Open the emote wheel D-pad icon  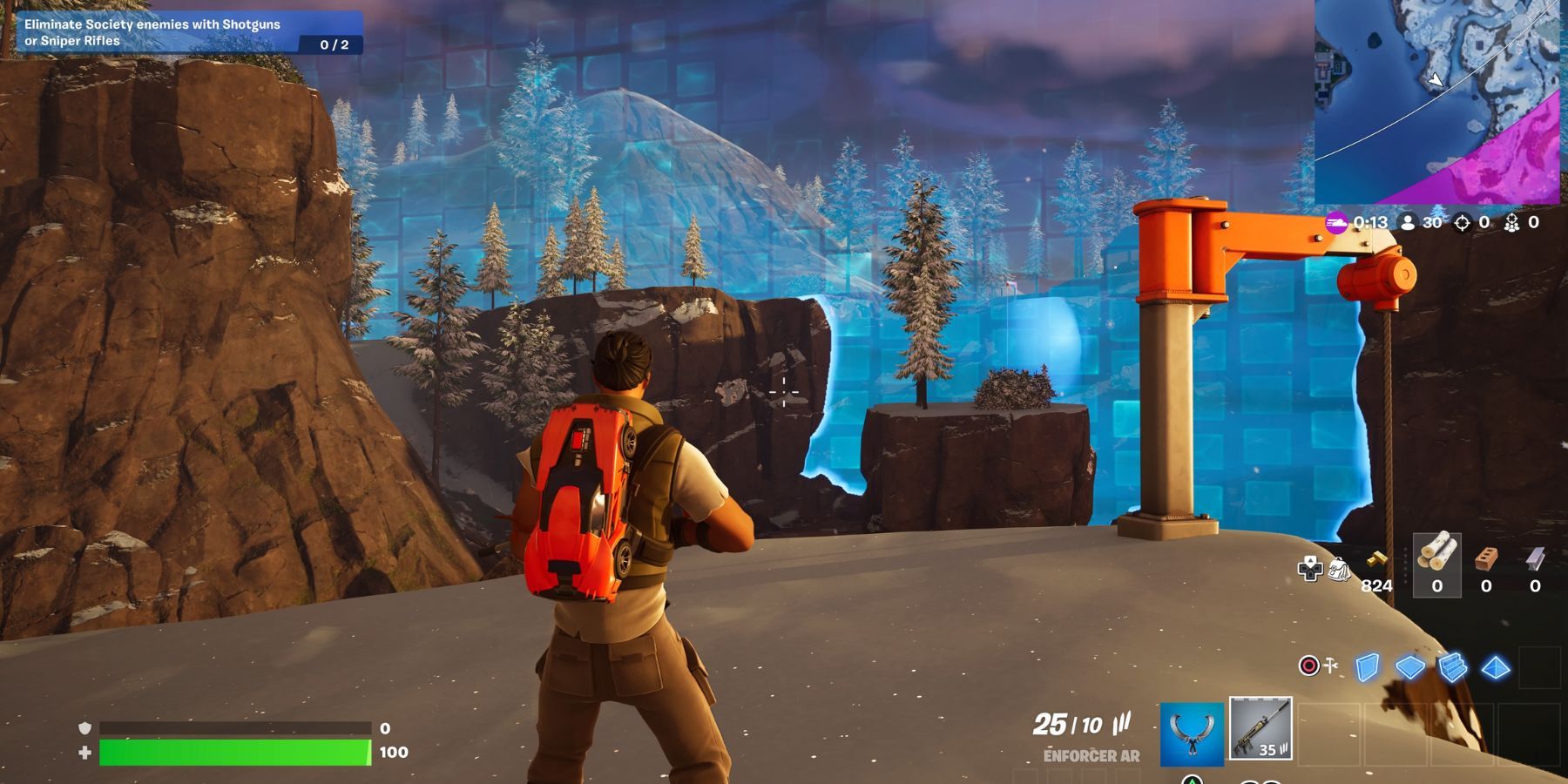[1309, 567]
